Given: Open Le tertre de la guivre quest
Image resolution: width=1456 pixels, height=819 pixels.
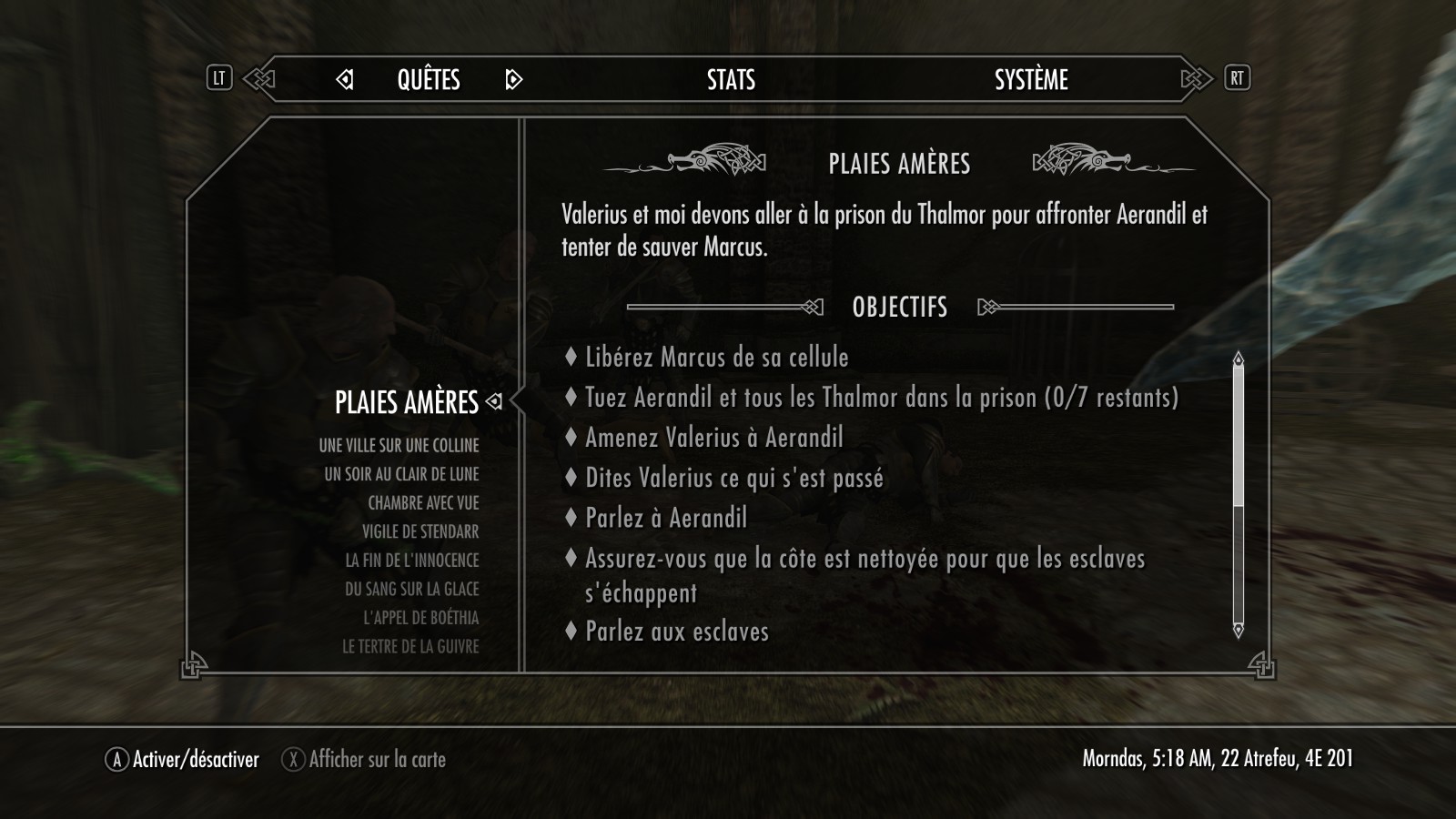Looking at the screenshot, I should [410, 647].
